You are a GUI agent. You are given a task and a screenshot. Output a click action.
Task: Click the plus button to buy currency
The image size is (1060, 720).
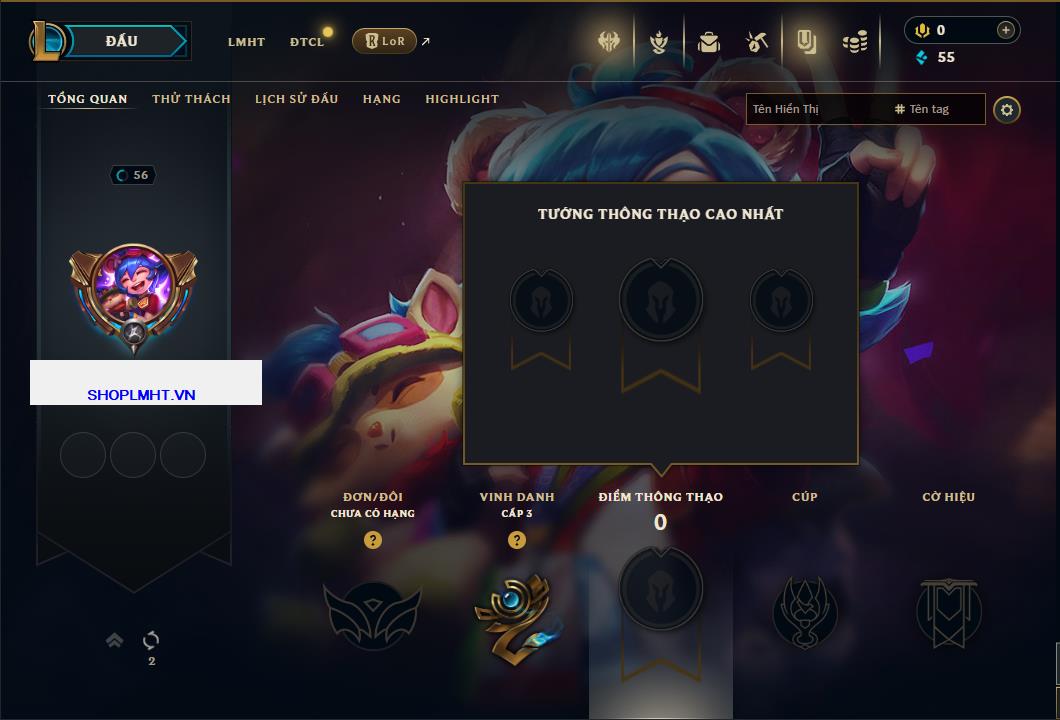click(1005, 30)
